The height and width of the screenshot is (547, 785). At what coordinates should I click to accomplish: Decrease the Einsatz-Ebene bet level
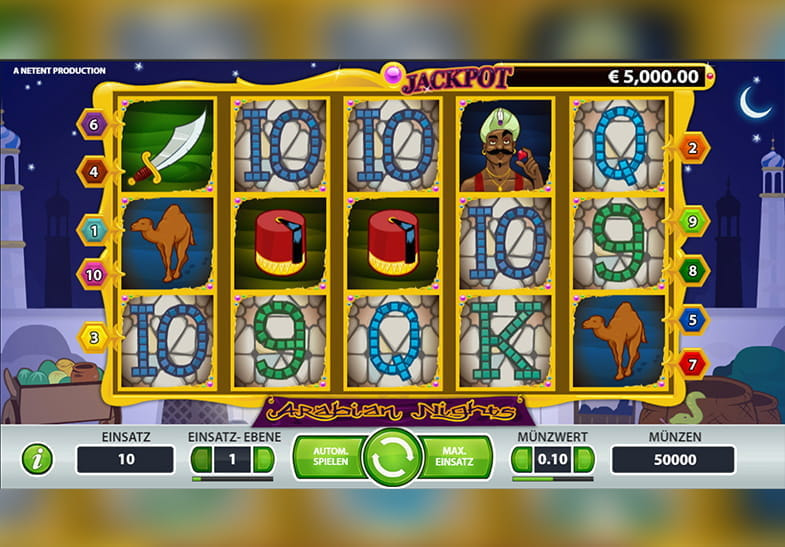tap(201, 460)
